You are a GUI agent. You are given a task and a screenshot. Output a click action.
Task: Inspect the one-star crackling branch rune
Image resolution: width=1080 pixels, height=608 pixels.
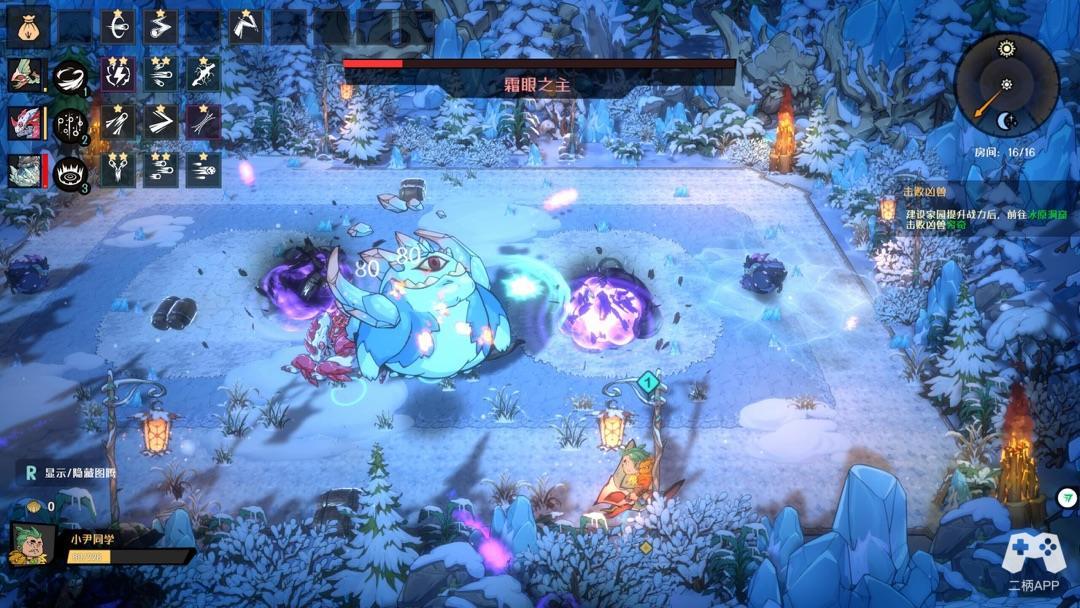203,75
